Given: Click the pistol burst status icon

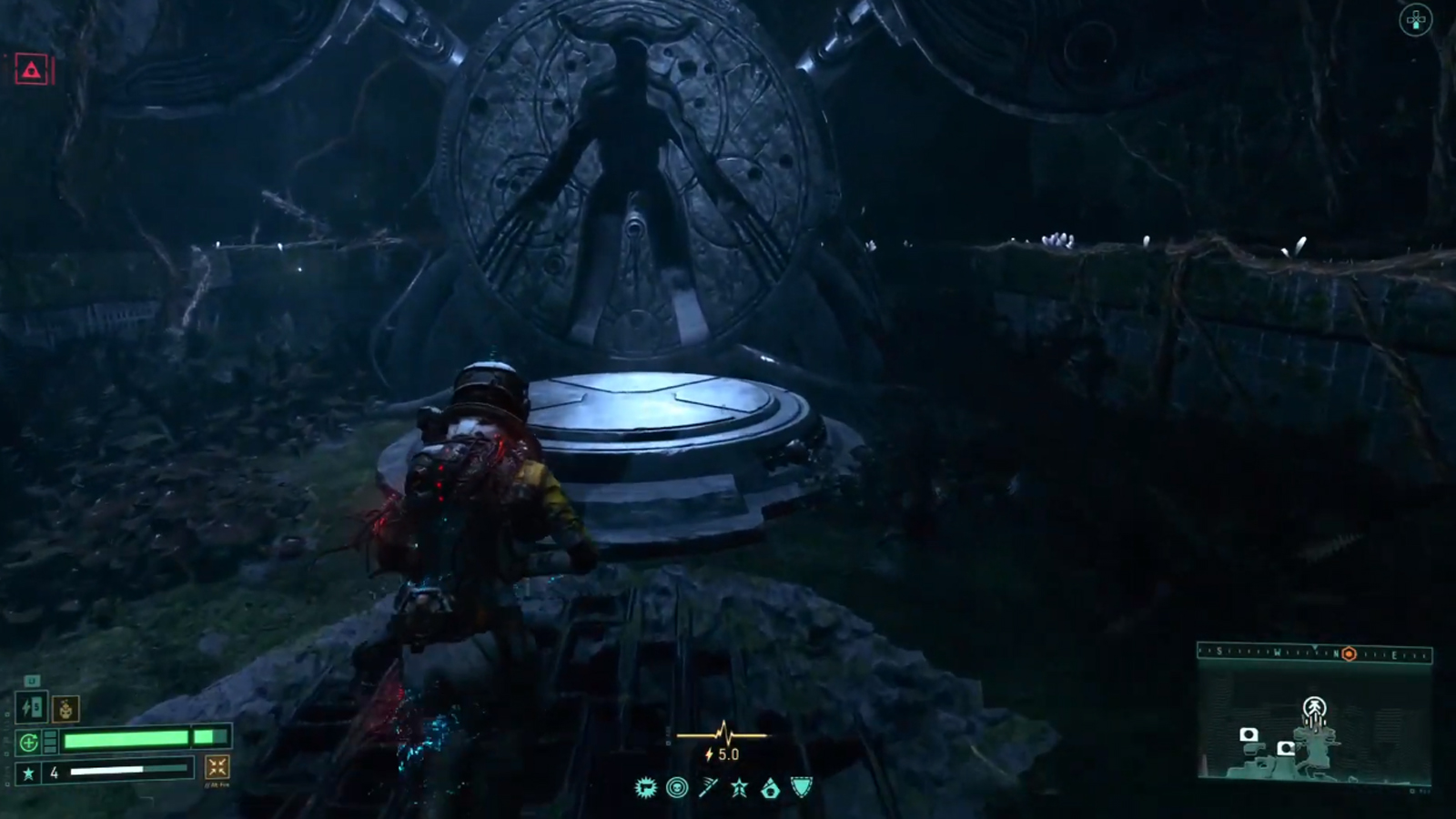Looking at the screenshot, I should click(x=646, y=788).
